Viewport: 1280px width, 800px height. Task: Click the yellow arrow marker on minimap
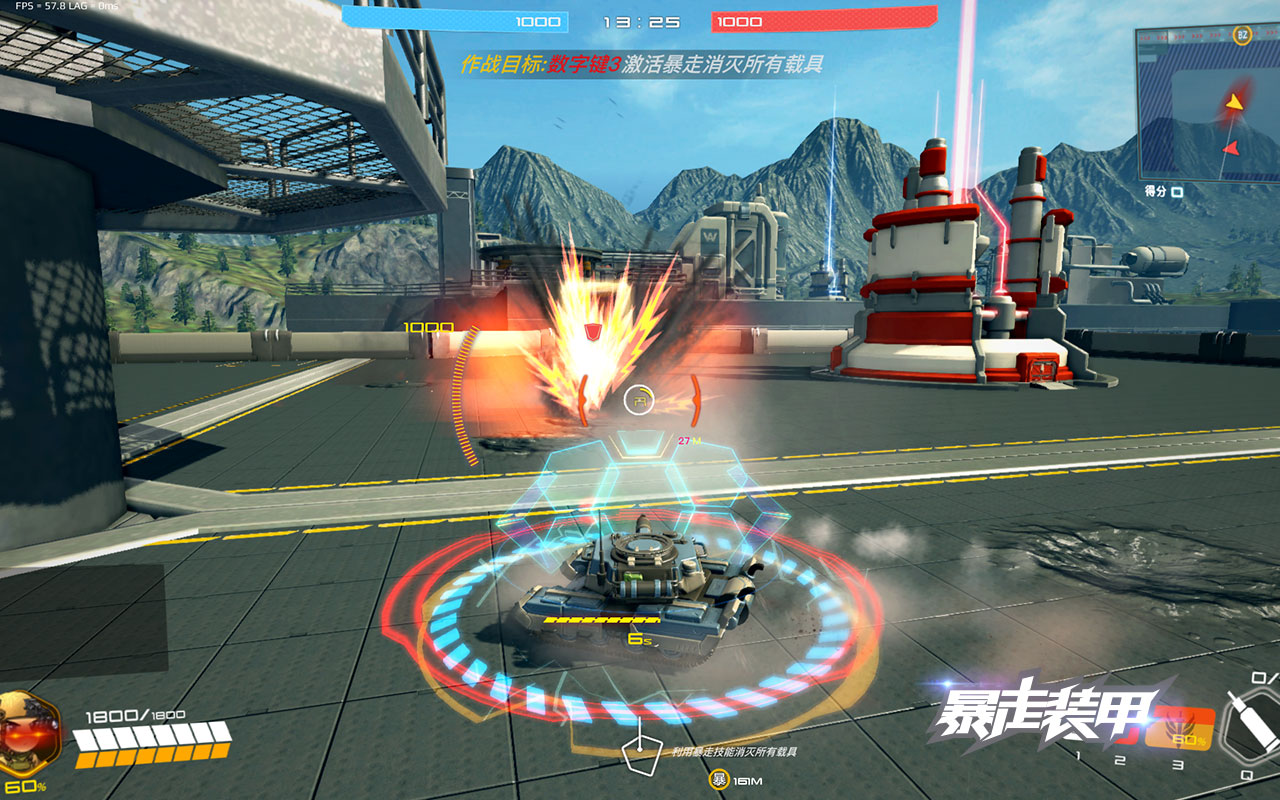(x=1236, y=101)
